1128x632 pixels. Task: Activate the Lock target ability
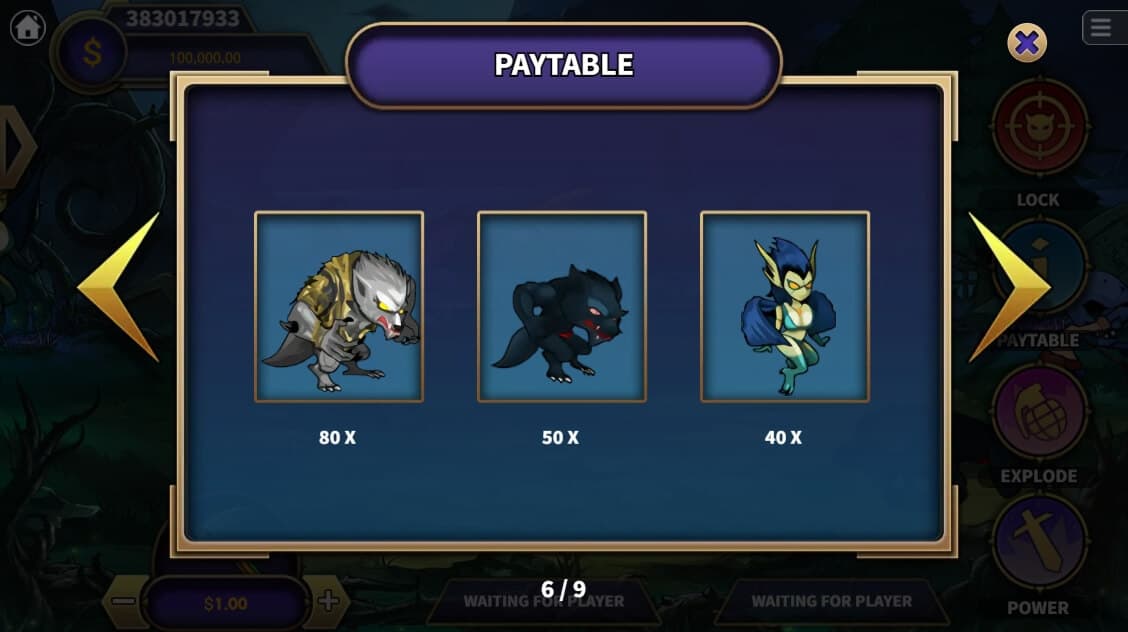(x=1039, y=128)
